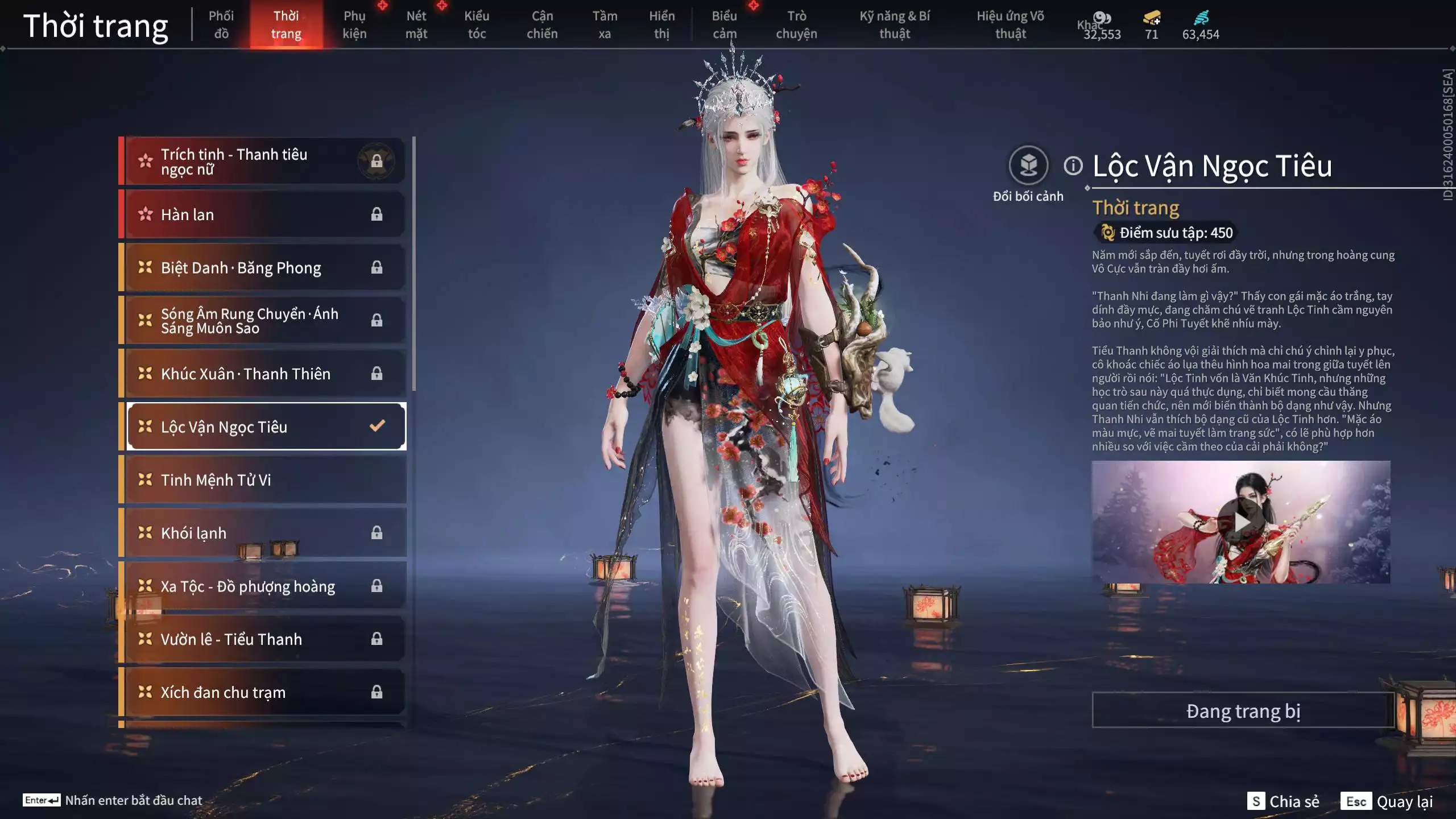This screenshot has width=1456, height=819.
Task: Open the Cận chiến tab
Action: (542, 25)
